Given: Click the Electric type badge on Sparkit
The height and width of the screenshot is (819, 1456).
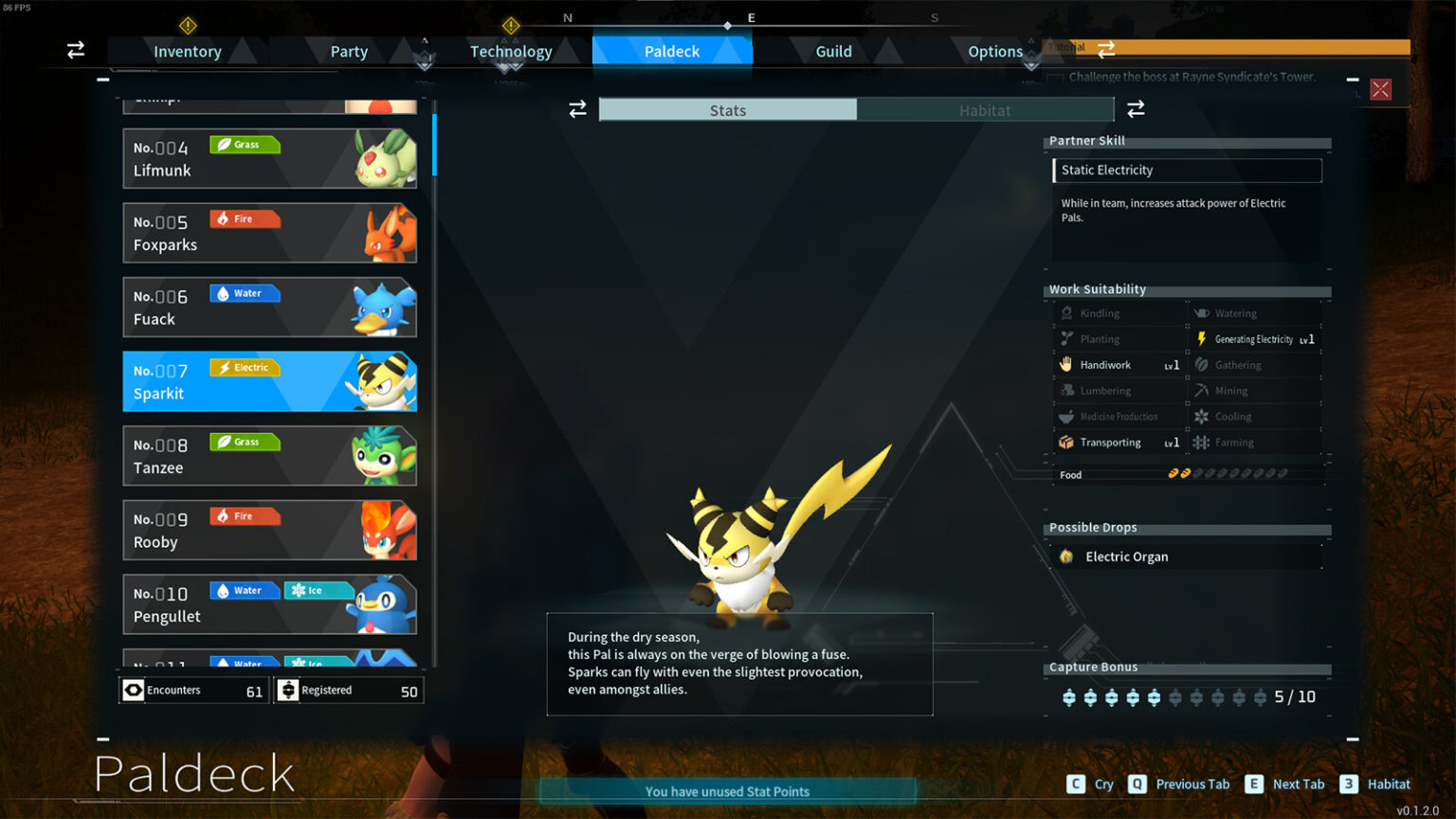Looking at the screenshot, I should [x=245, y=367].
